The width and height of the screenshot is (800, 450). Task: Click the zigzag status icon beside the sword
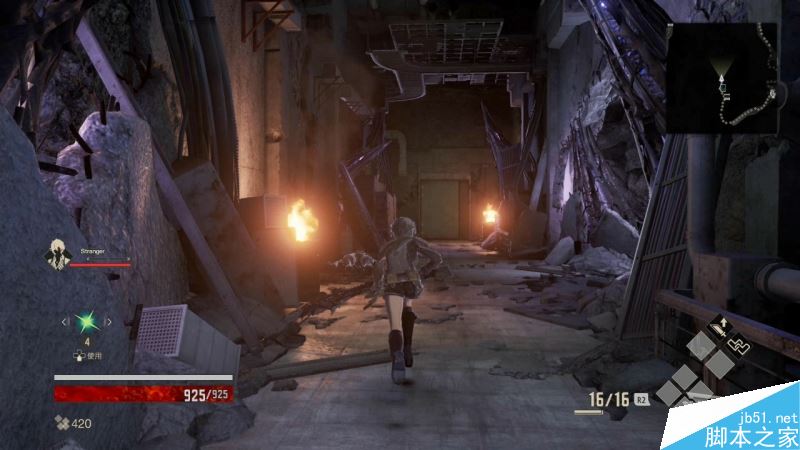[740, 345]
